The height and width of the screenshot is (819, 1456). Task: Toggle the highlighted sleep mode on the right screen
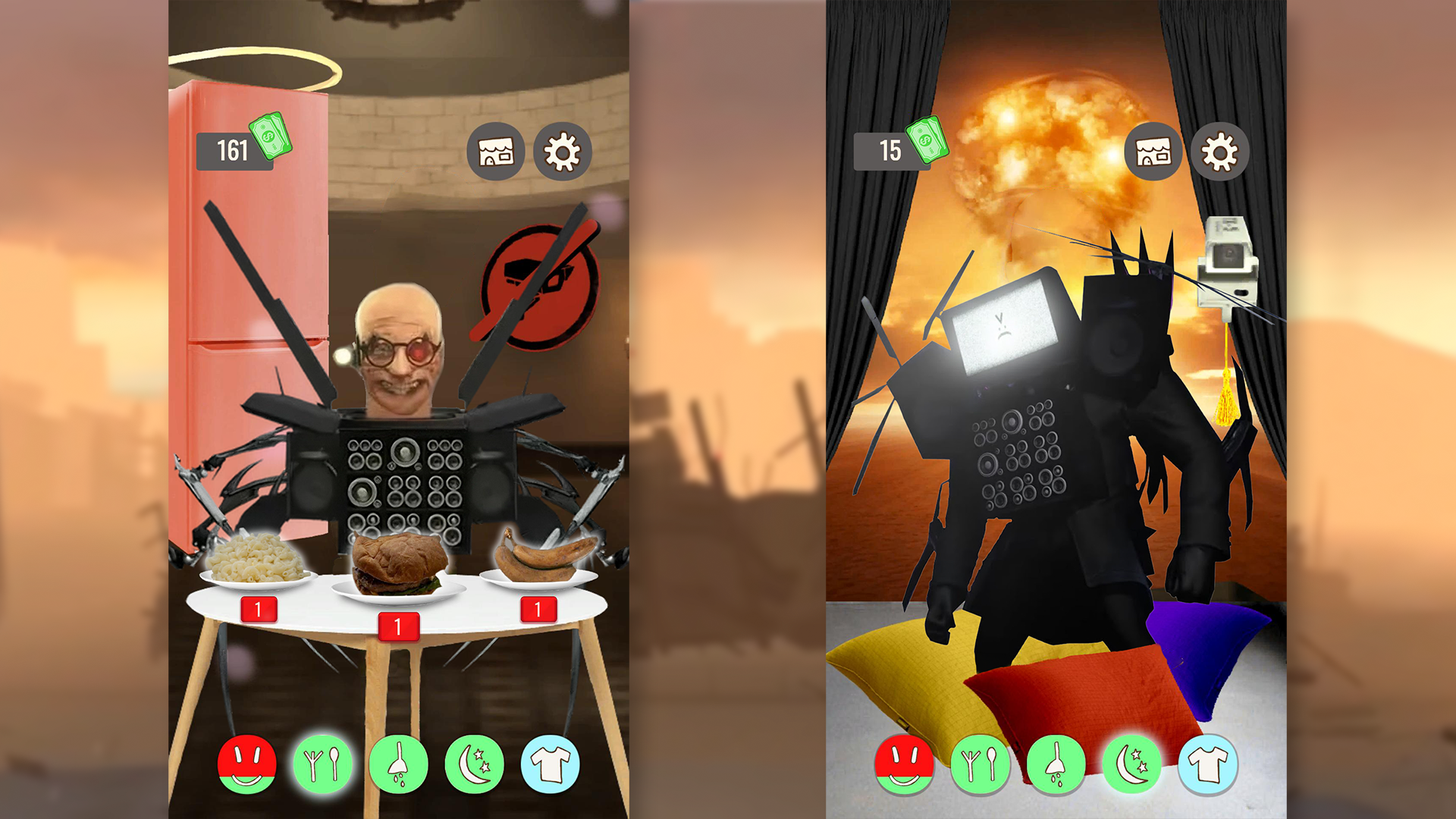click(1132, 764)
